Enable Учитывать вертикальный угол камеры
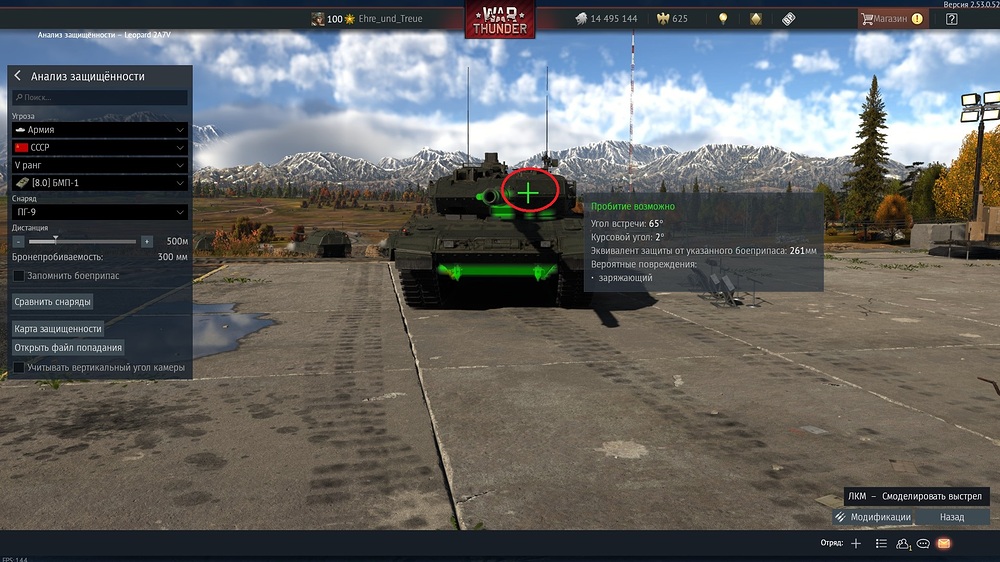 (x=19, y=368)
